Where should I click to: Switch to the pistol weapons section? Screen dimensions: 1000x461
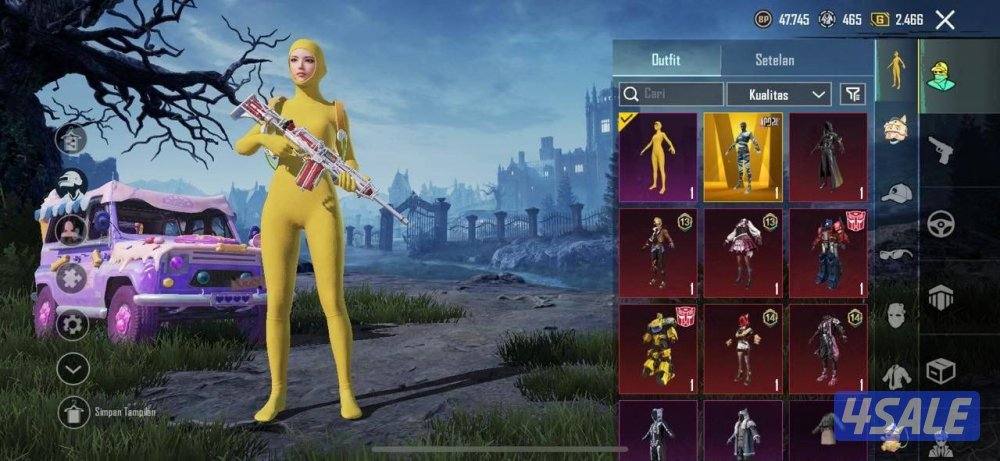point(940,150)
